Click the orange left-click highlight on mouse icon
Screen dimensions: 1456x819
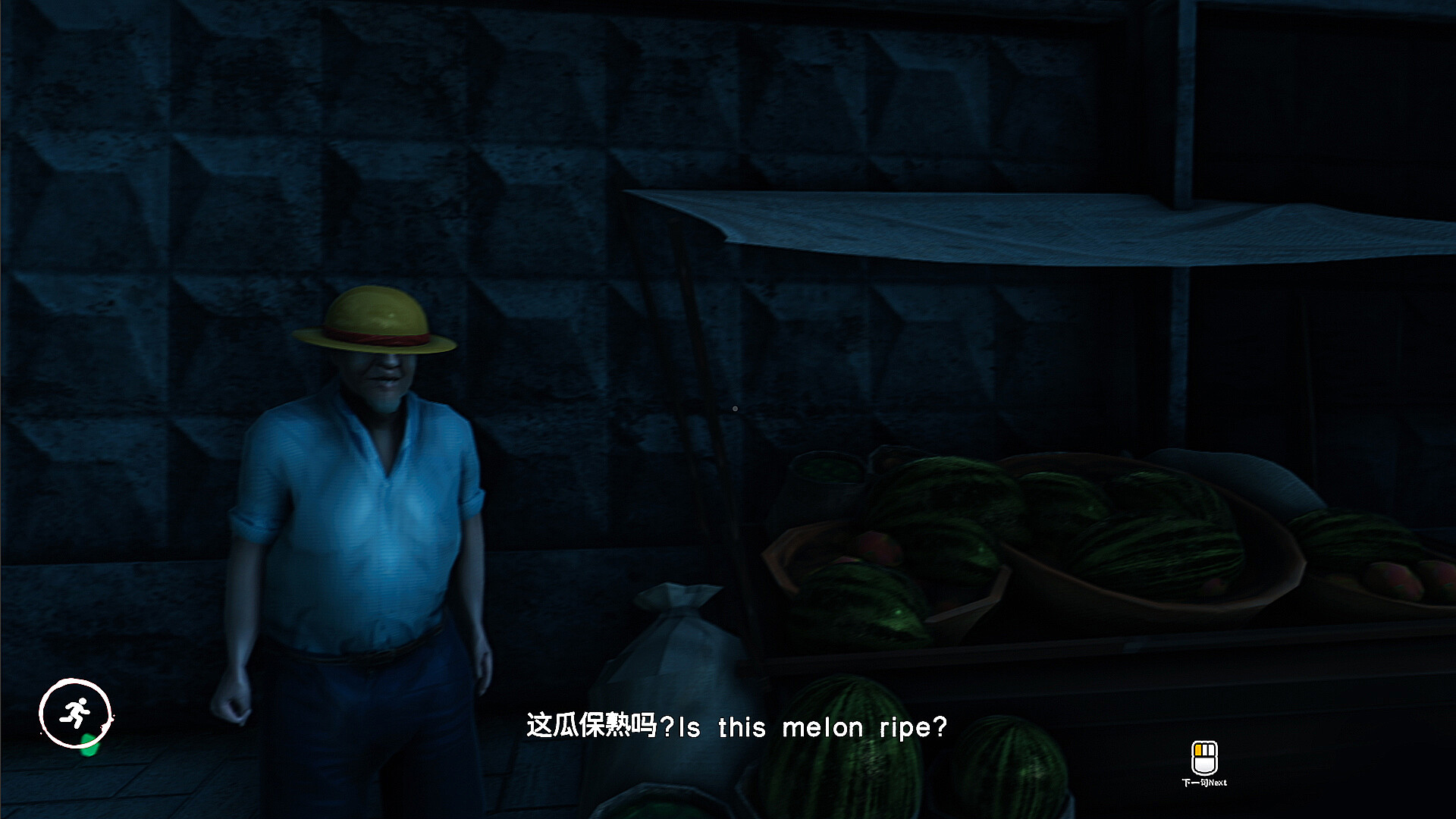(1198, 750)
